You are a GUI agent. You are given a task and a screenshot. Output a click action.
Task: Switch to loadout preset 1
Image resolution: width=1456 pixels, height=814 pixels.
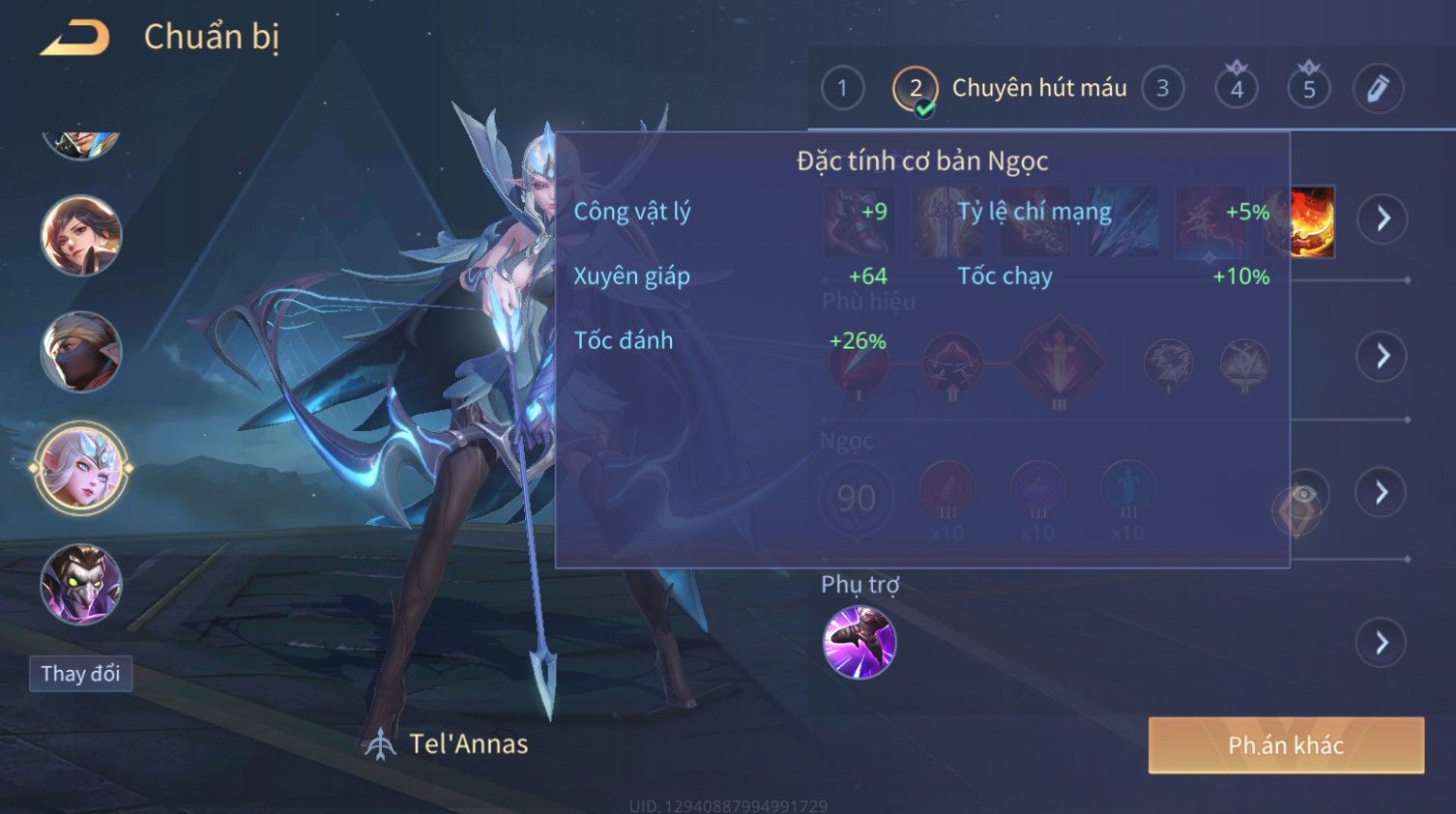[842, 89]
